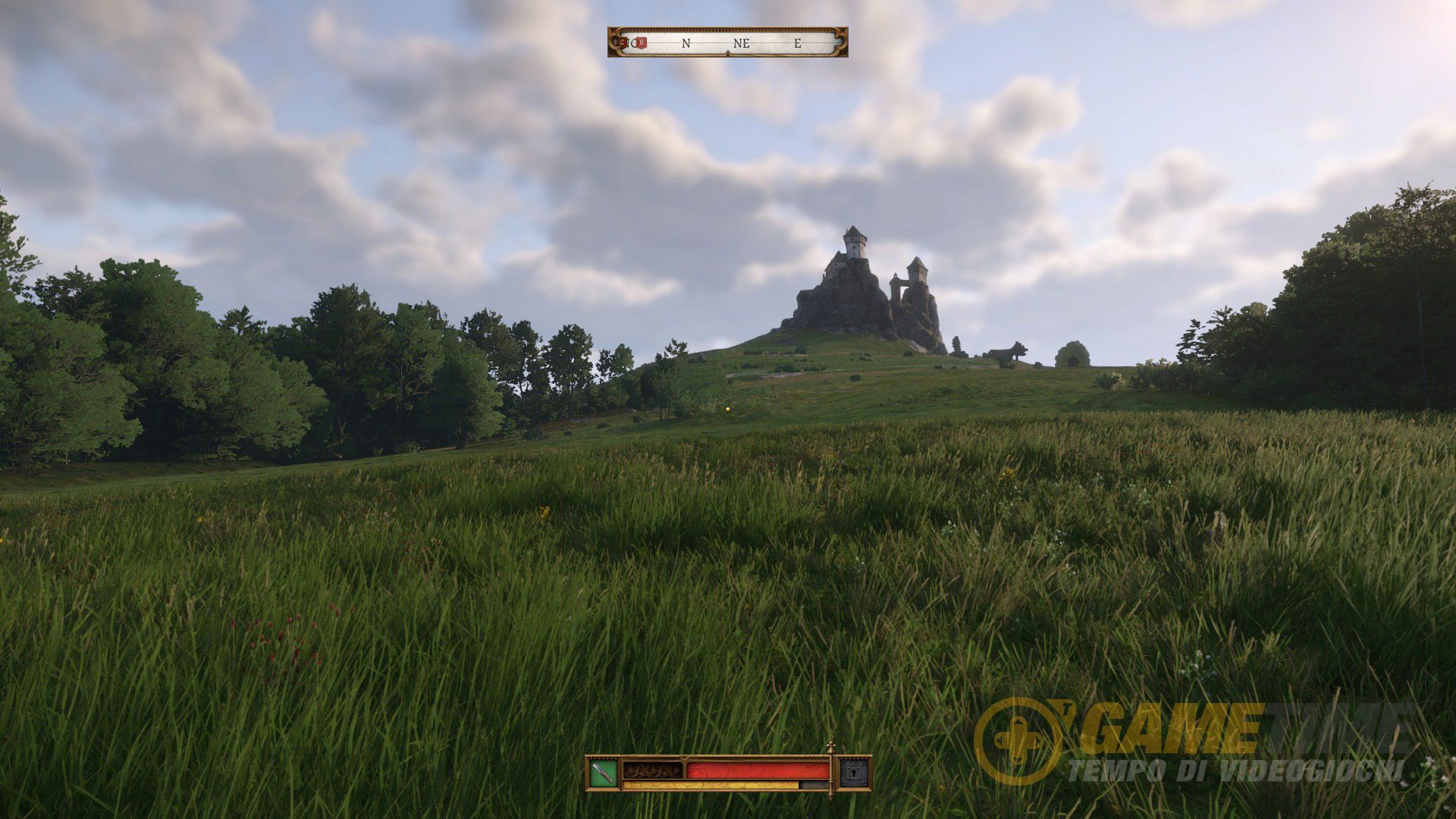Select the green weapon slot icon
The height and width of the screenshot is (819, 1456).
604,773
